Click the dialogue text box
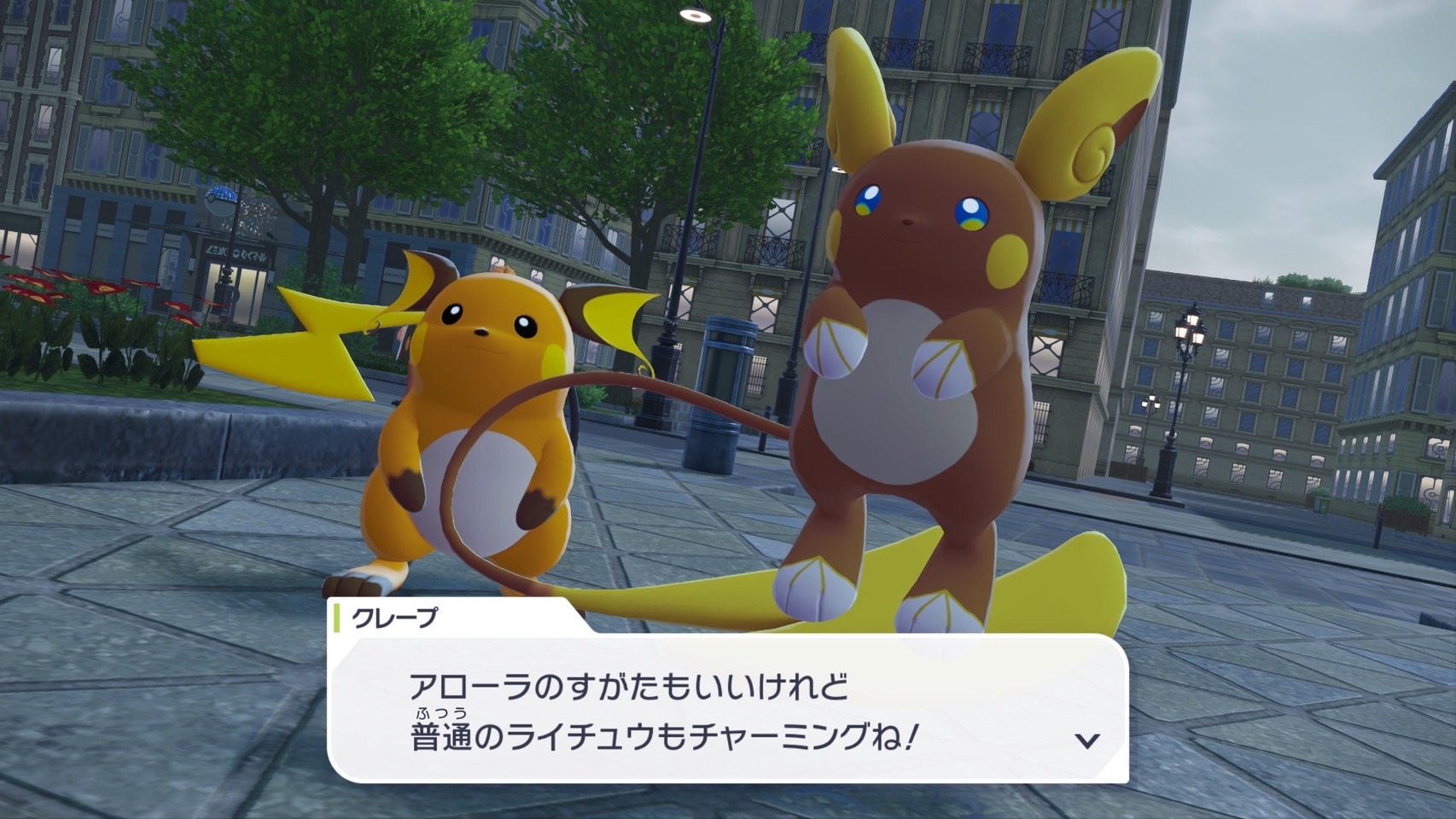1456x819 pixels. coord(725,708)
